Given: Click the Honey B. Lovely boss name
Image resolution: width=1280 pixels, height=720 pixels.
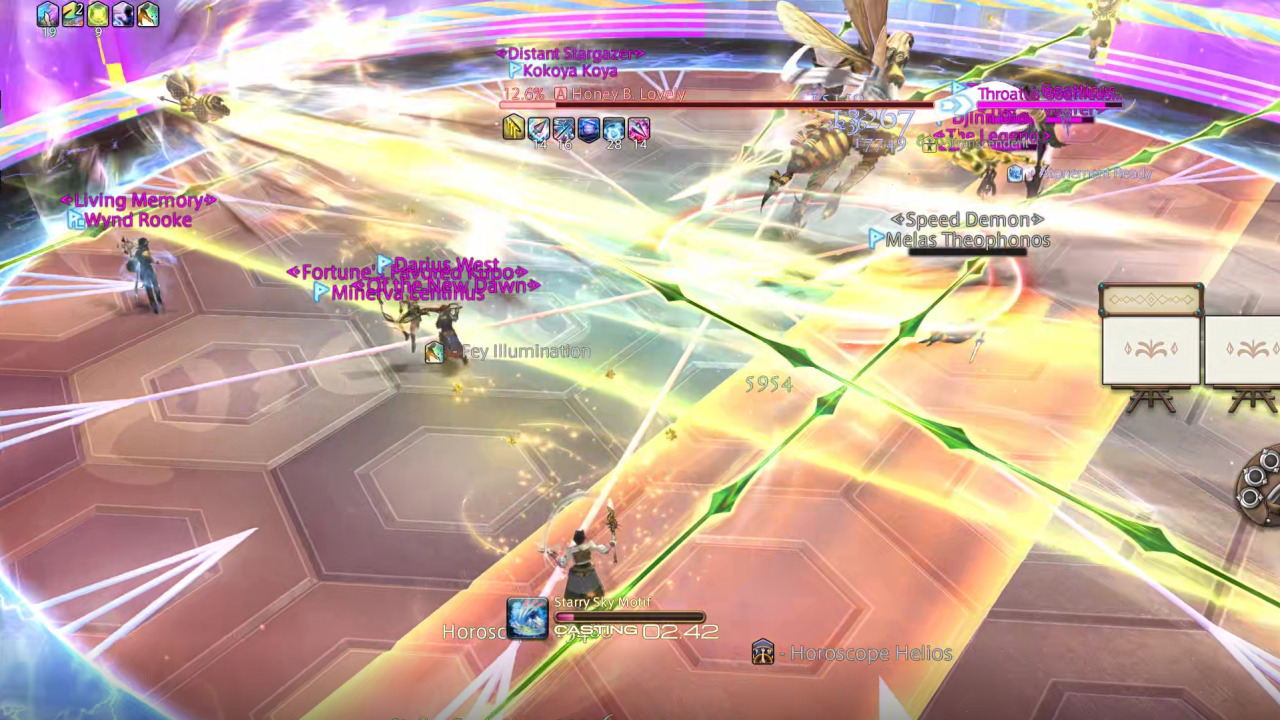Looking at the screenshot, I should (x=625, y=94).
